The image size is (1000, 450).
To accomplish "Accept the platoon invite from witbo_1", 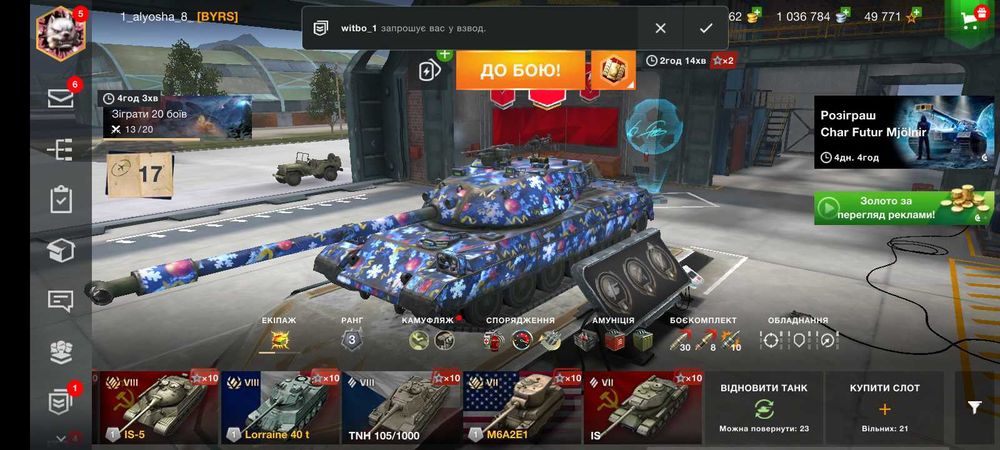I will coord(706,28).
